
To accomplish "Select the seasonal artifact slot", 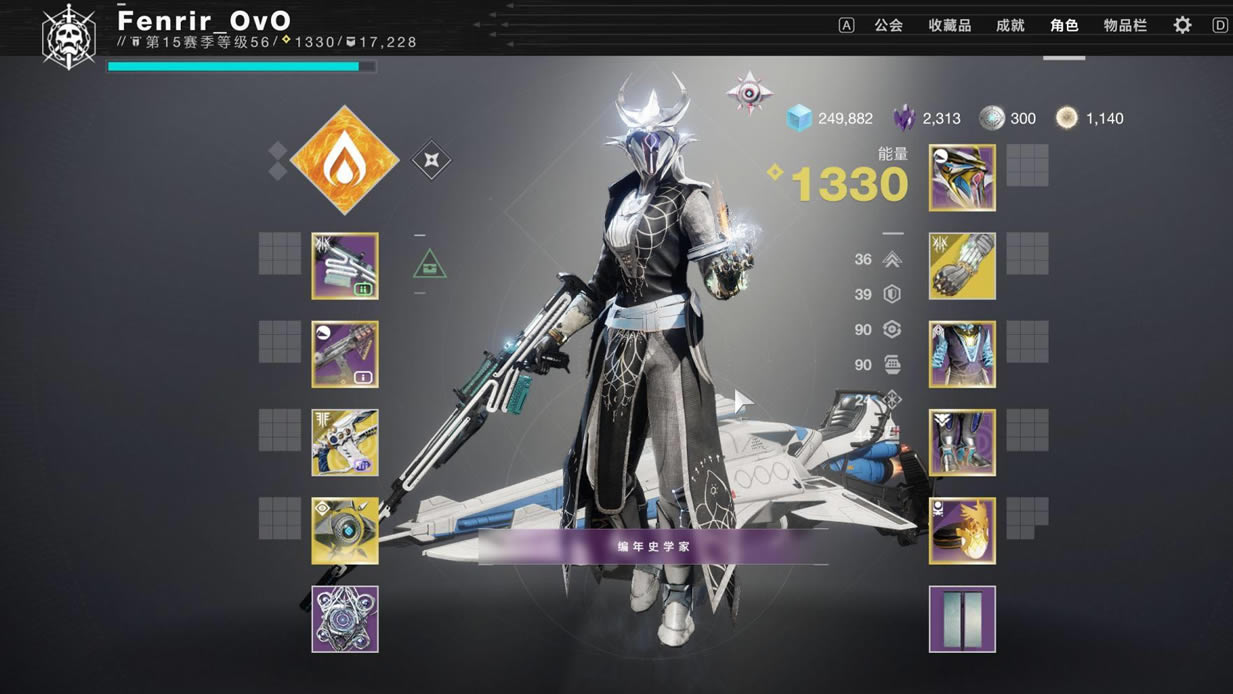I will pos(345,618).
